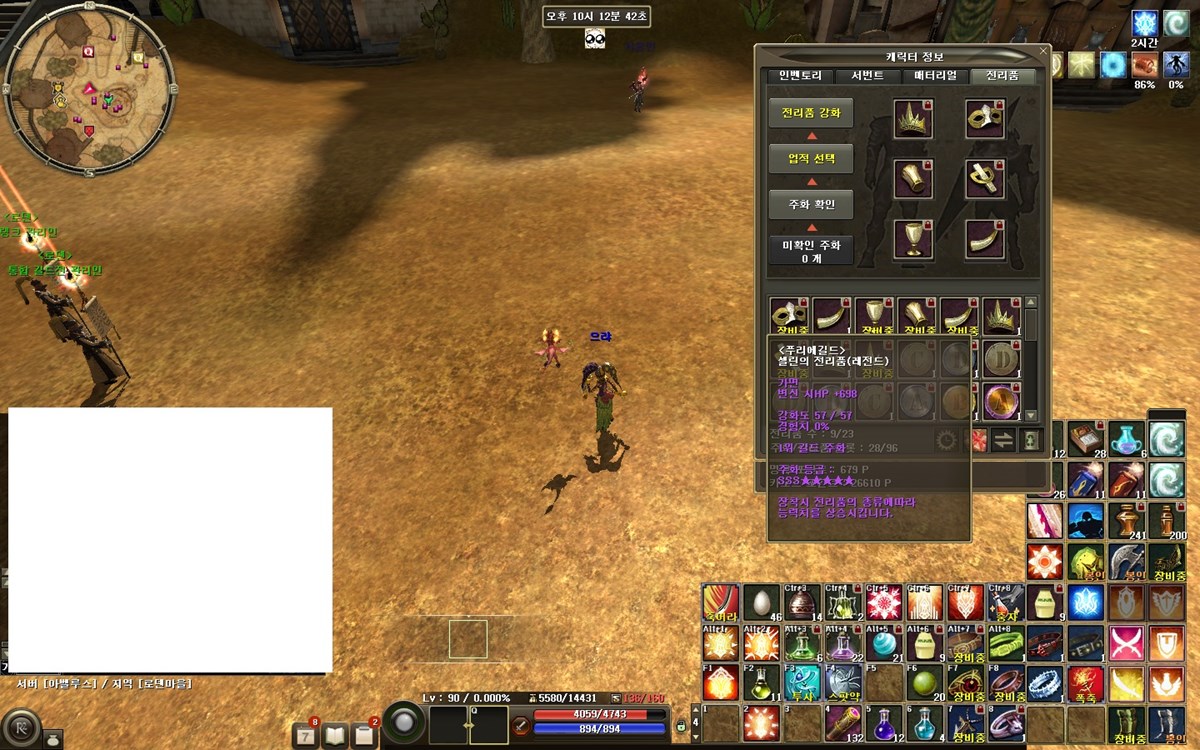Select the equipped golden goblet trophy slot
The height and width of the screenshot is (750, 1200).
click(912, 238)
